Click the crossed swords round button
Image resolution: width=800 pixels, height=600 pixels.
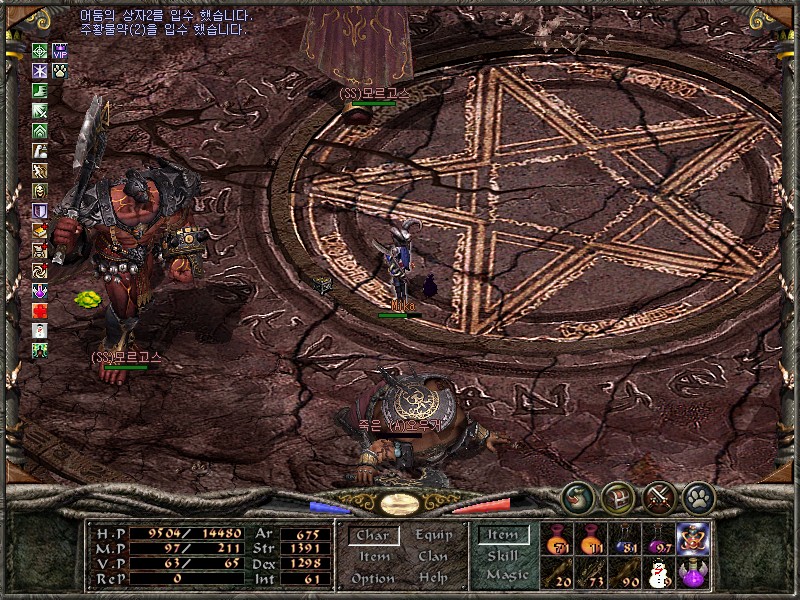658,497
